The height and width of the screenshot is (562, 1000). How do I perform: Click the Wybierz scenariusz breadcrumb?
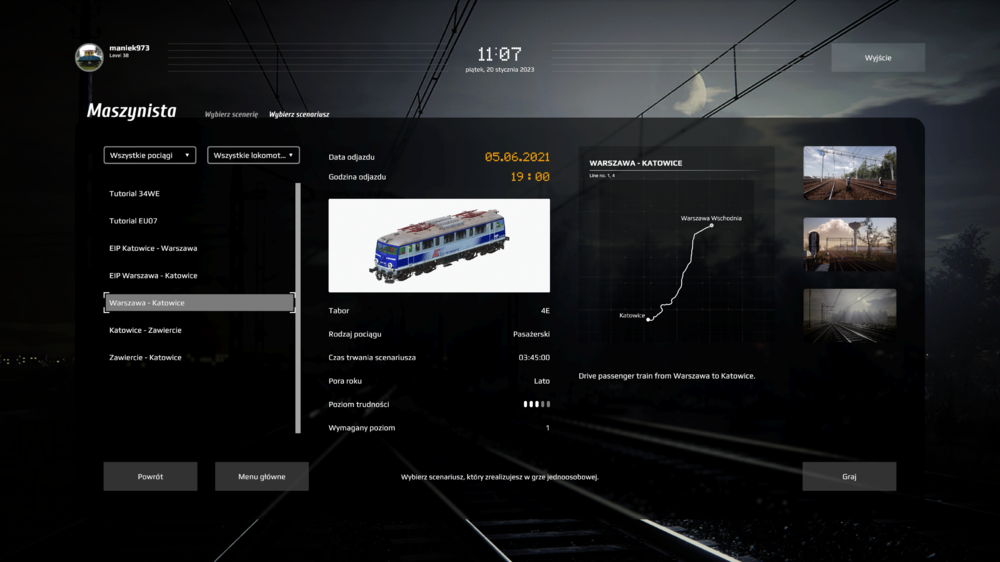tap(299, 114)
